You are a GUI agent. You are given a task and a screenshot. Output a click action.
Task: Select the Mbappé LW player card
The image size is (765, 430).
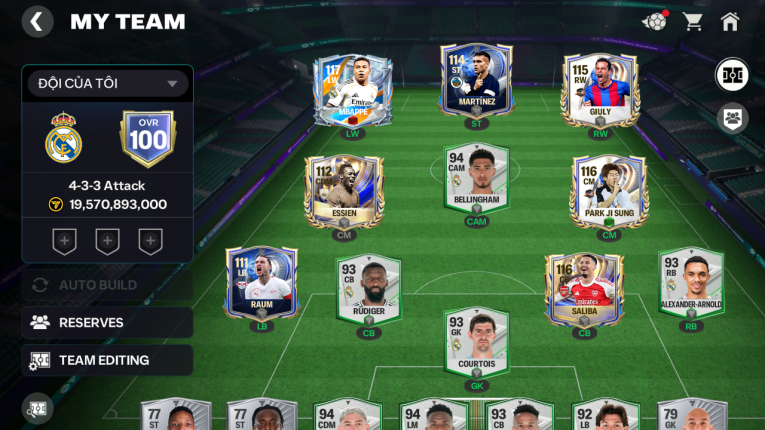click(x=353, y=88)
